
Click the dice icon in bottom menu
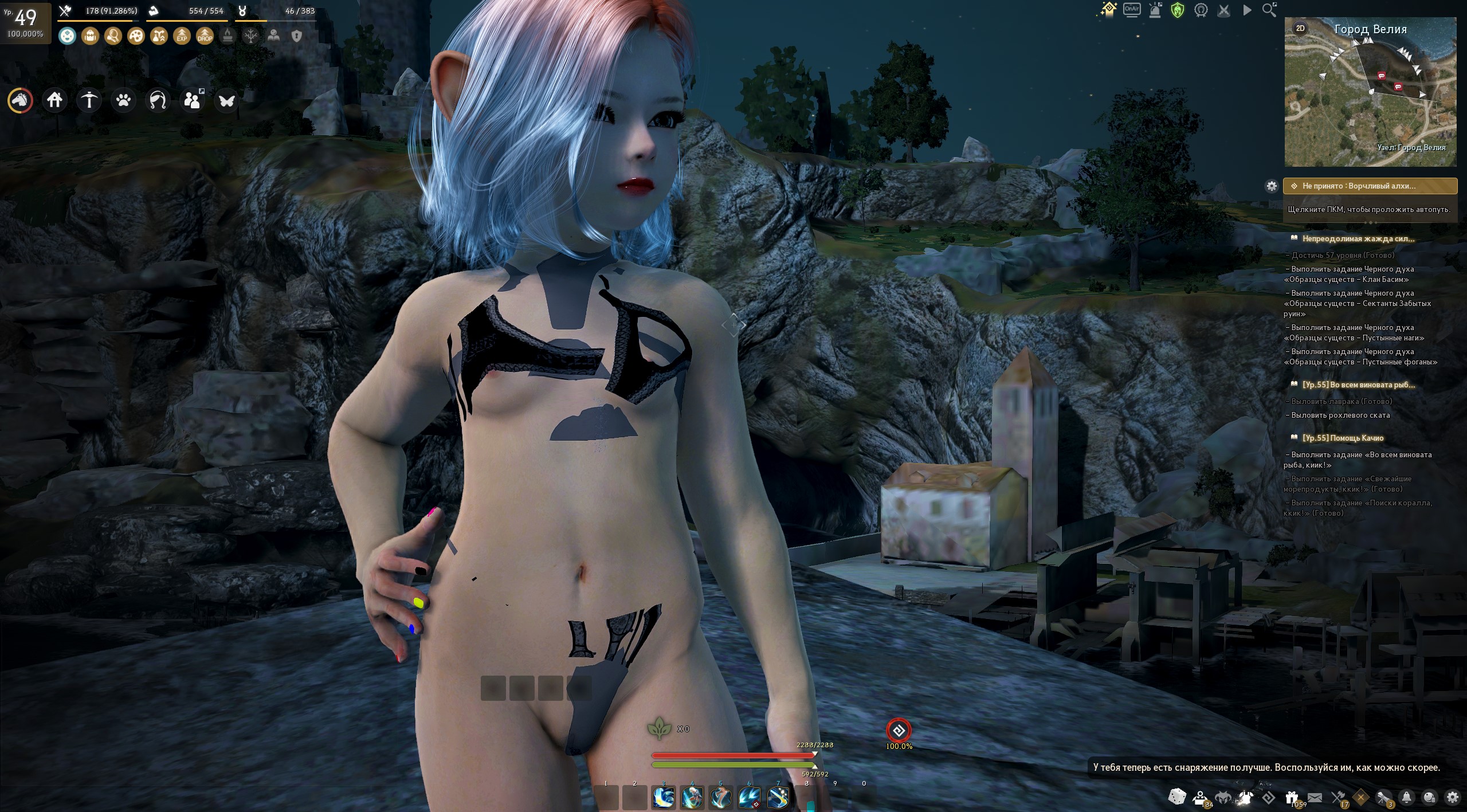click(x=1177, y=797)
